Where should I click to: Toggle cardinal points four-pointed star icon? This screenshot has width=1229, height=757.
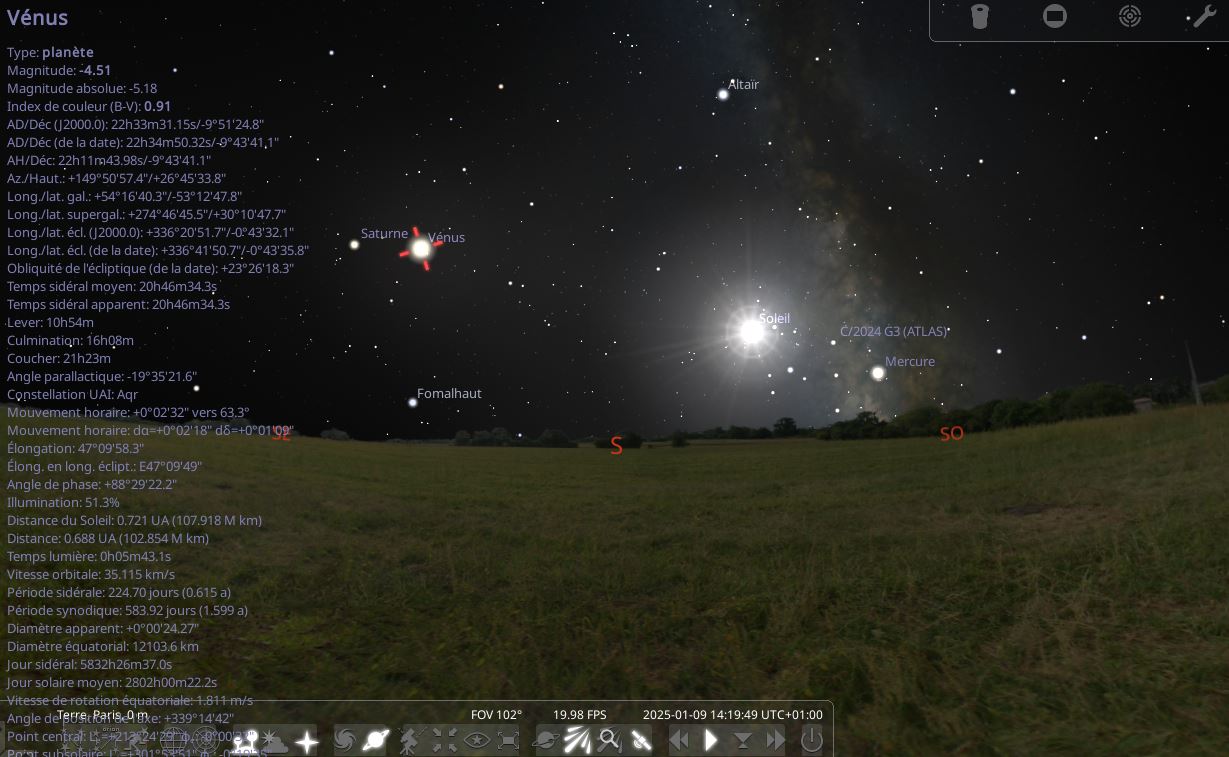(x=306, y=741)
